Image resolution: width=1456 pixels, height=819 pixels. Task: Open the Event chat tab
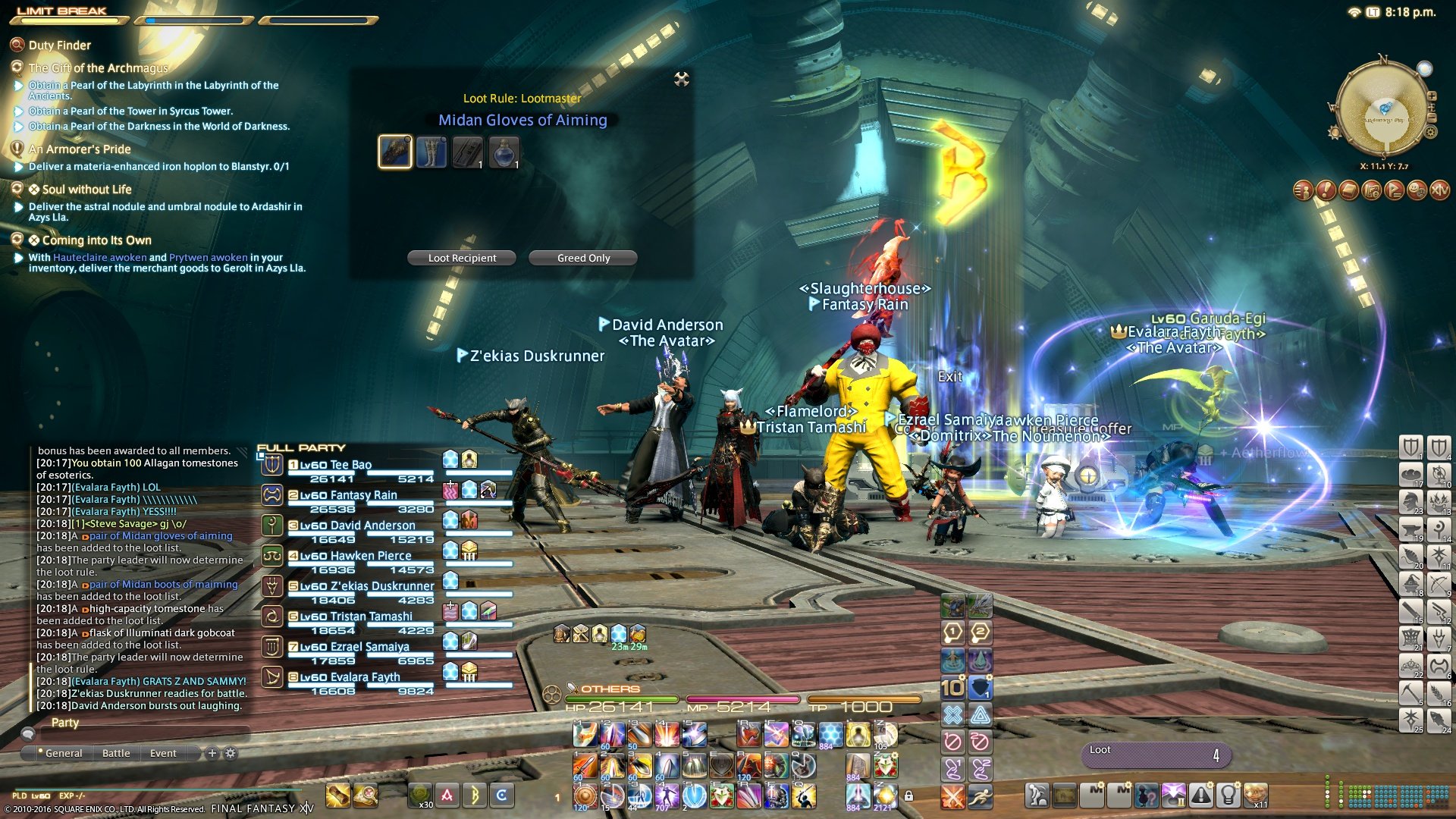163,753
